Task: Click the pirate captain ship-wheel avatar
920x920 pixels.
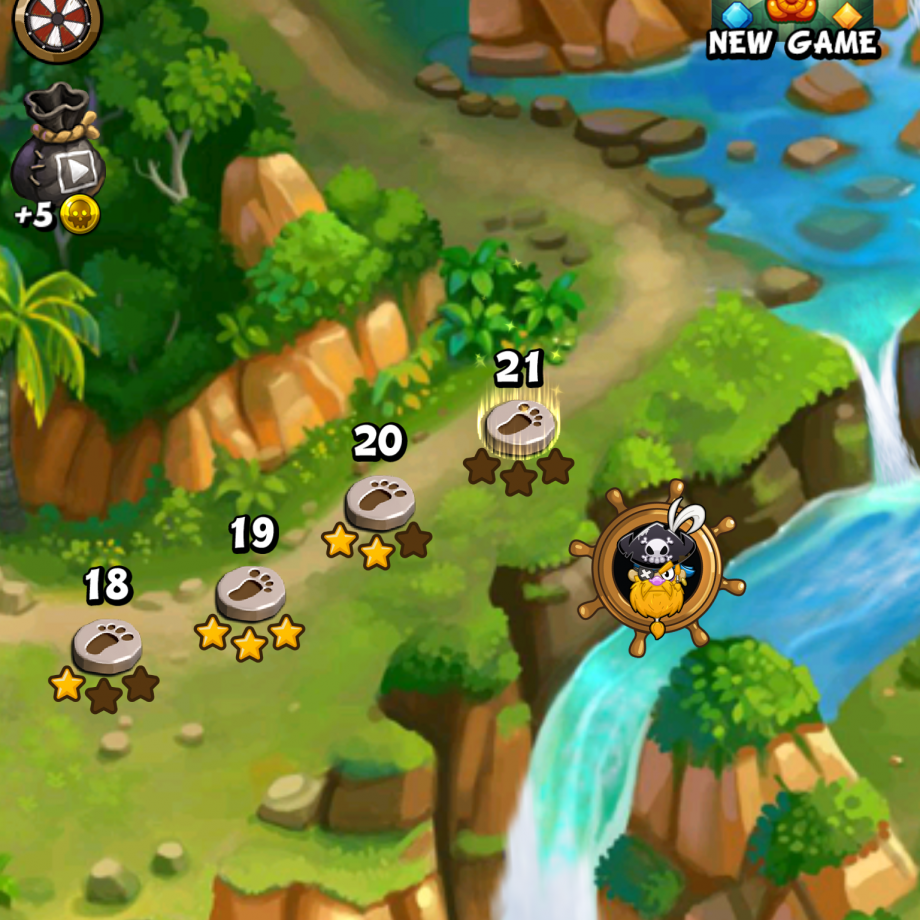Action: [656, 572]
